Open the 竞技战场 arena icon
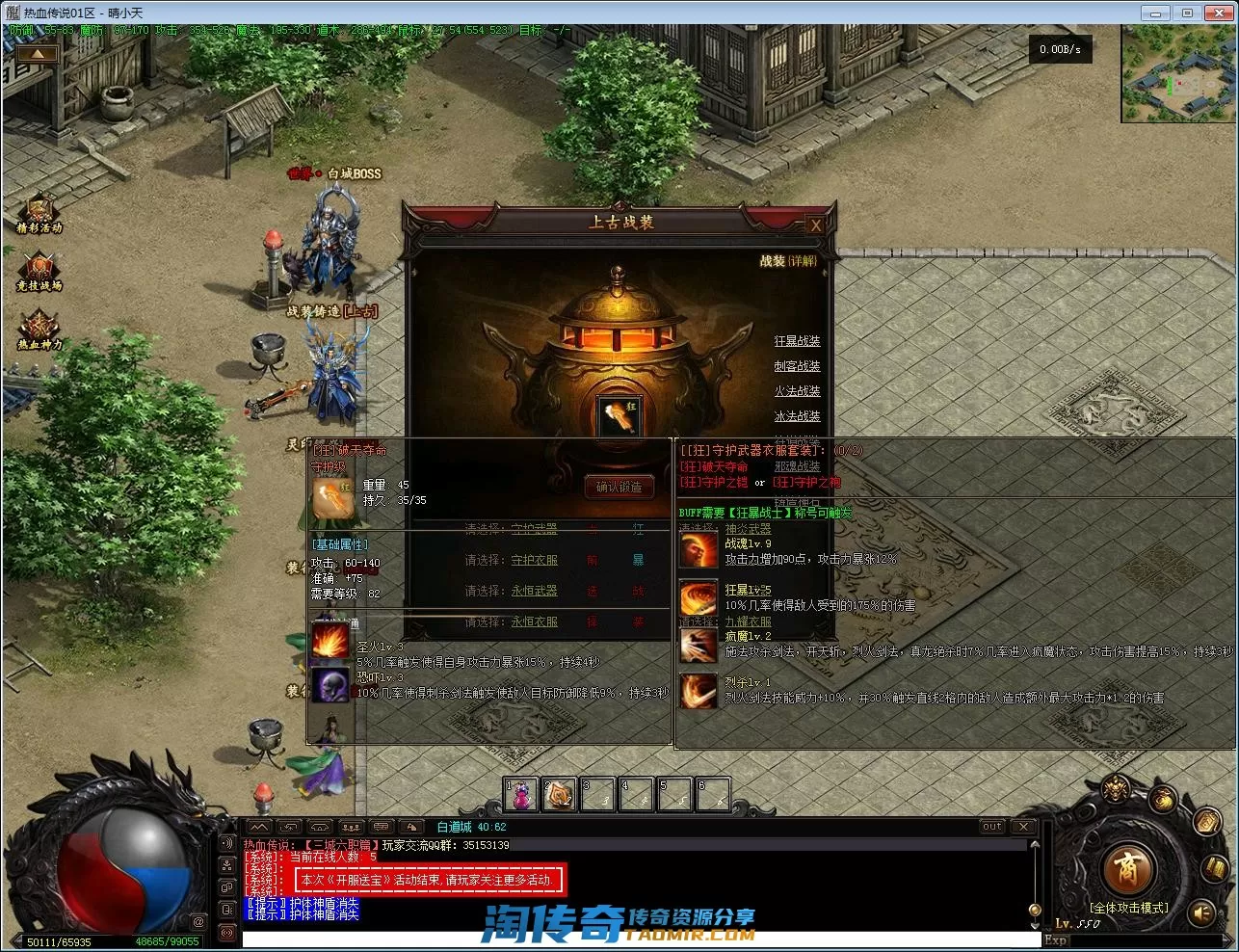The width and height of the screenshot is (1239, 952). pos(40,271)
